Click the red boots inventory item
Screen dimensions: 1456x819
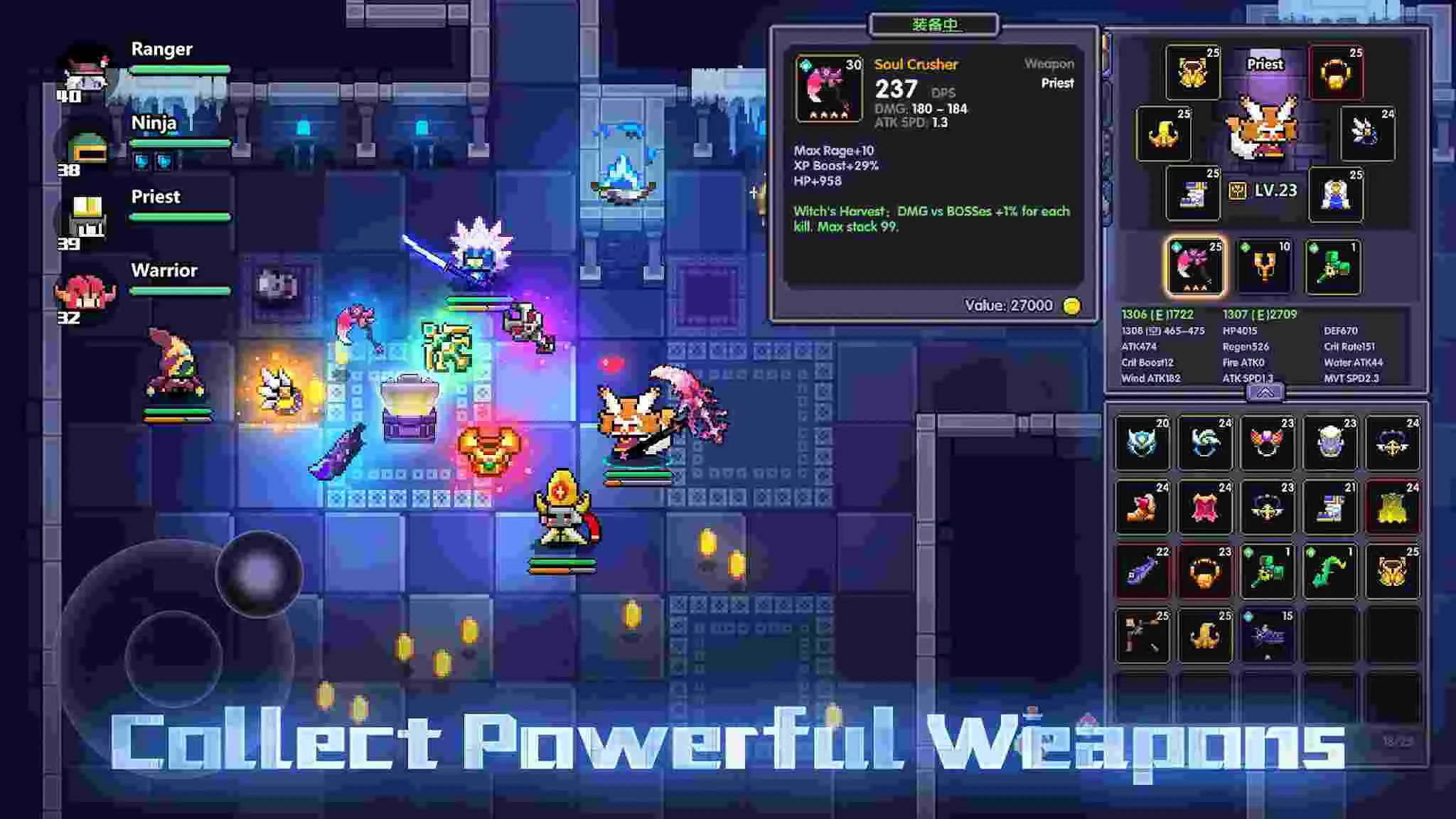[x=1142, y=508]
